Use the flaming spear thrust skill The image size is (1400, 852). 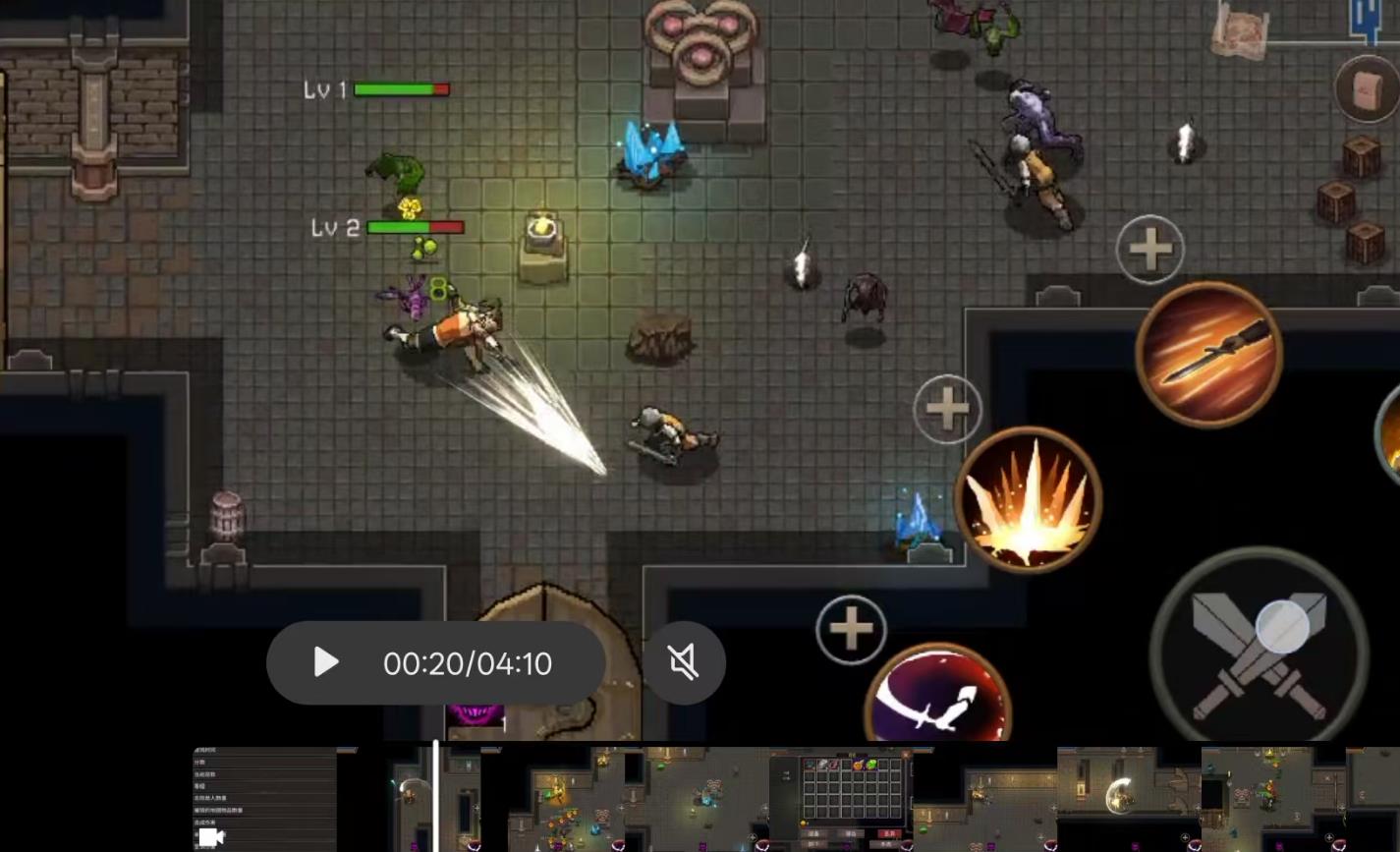(x=1208, y=354)
